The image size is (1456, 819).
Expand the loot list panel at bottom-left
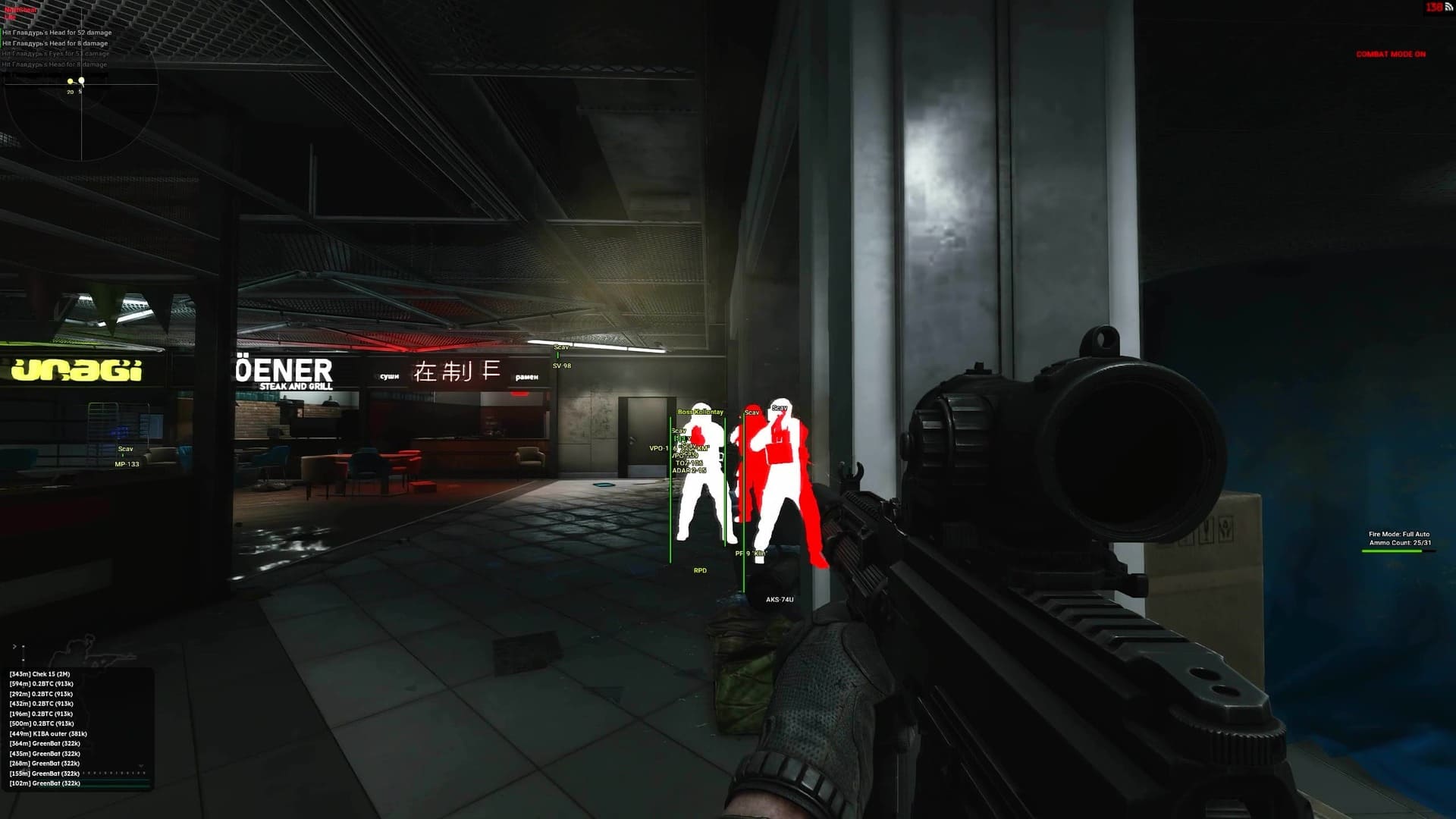14,646
